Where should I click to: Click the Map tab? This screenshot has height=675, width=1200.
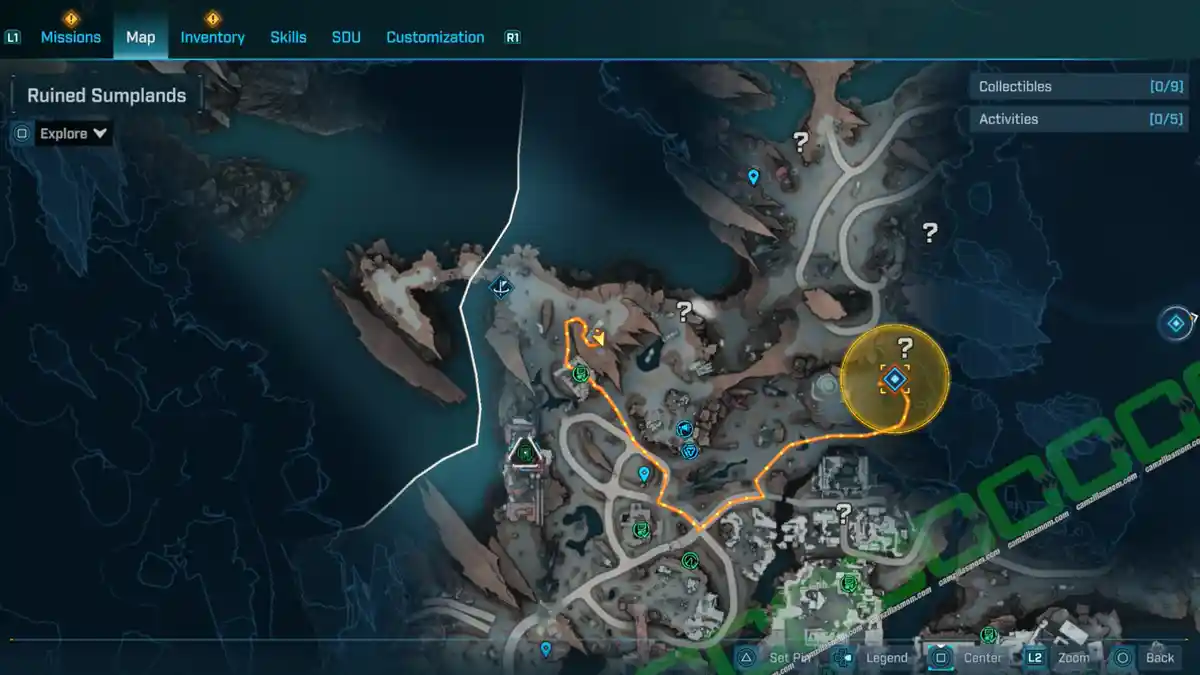(140, 37)
